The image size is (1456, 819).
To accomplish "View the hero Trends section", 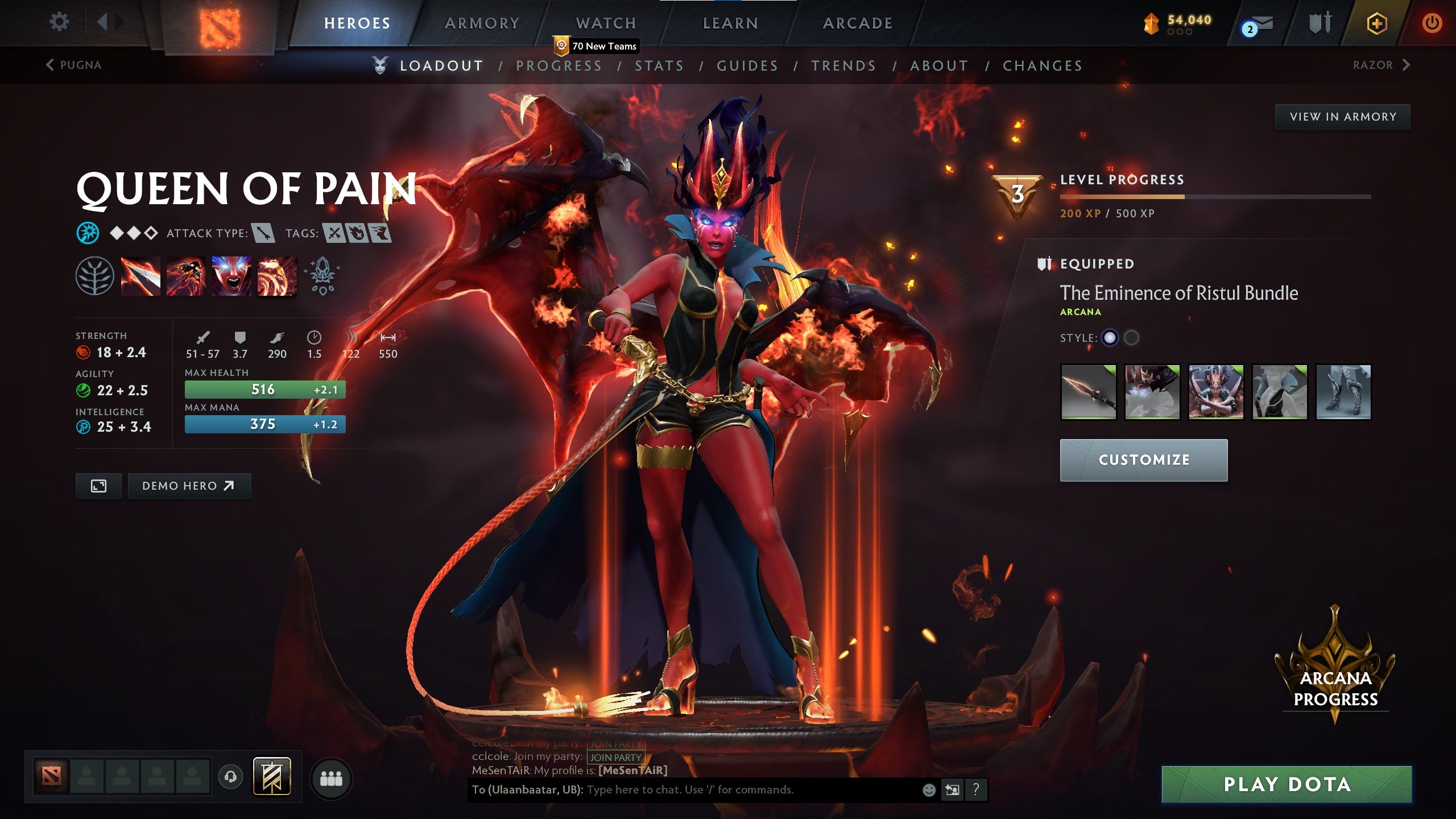I will tap(843, 66).
